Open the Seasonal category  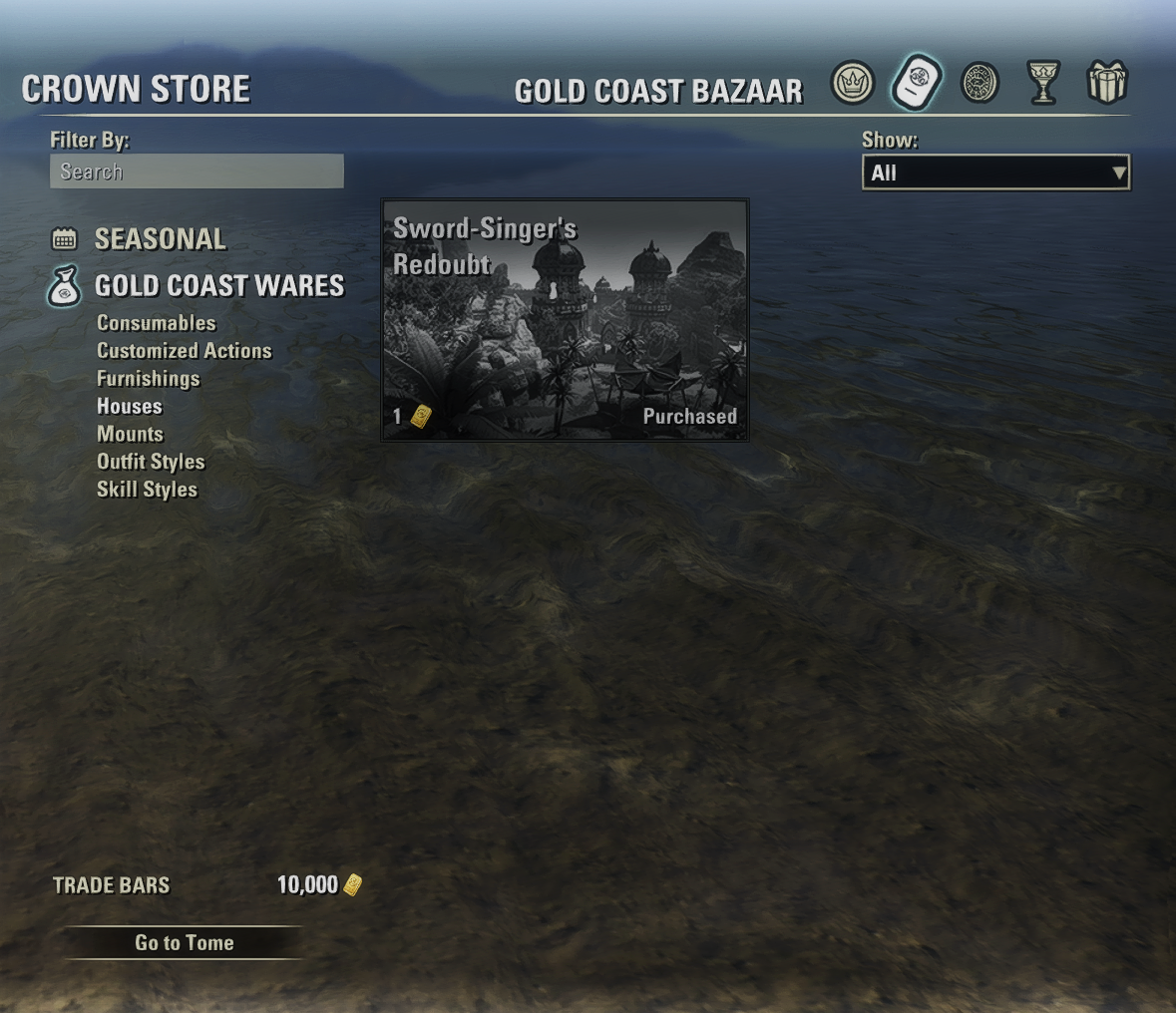(x=160, y=239)
